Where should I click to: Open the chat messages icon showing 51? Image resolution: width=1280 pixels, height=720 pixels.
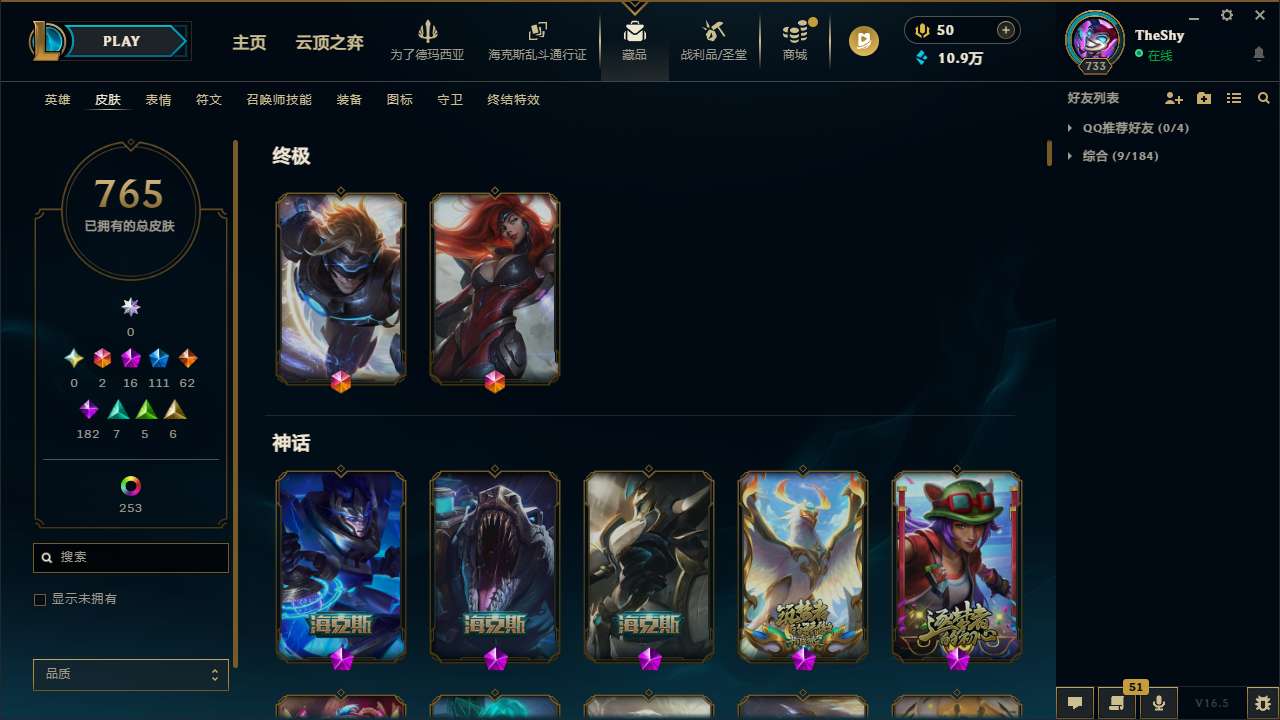(x=1117, y=702)
